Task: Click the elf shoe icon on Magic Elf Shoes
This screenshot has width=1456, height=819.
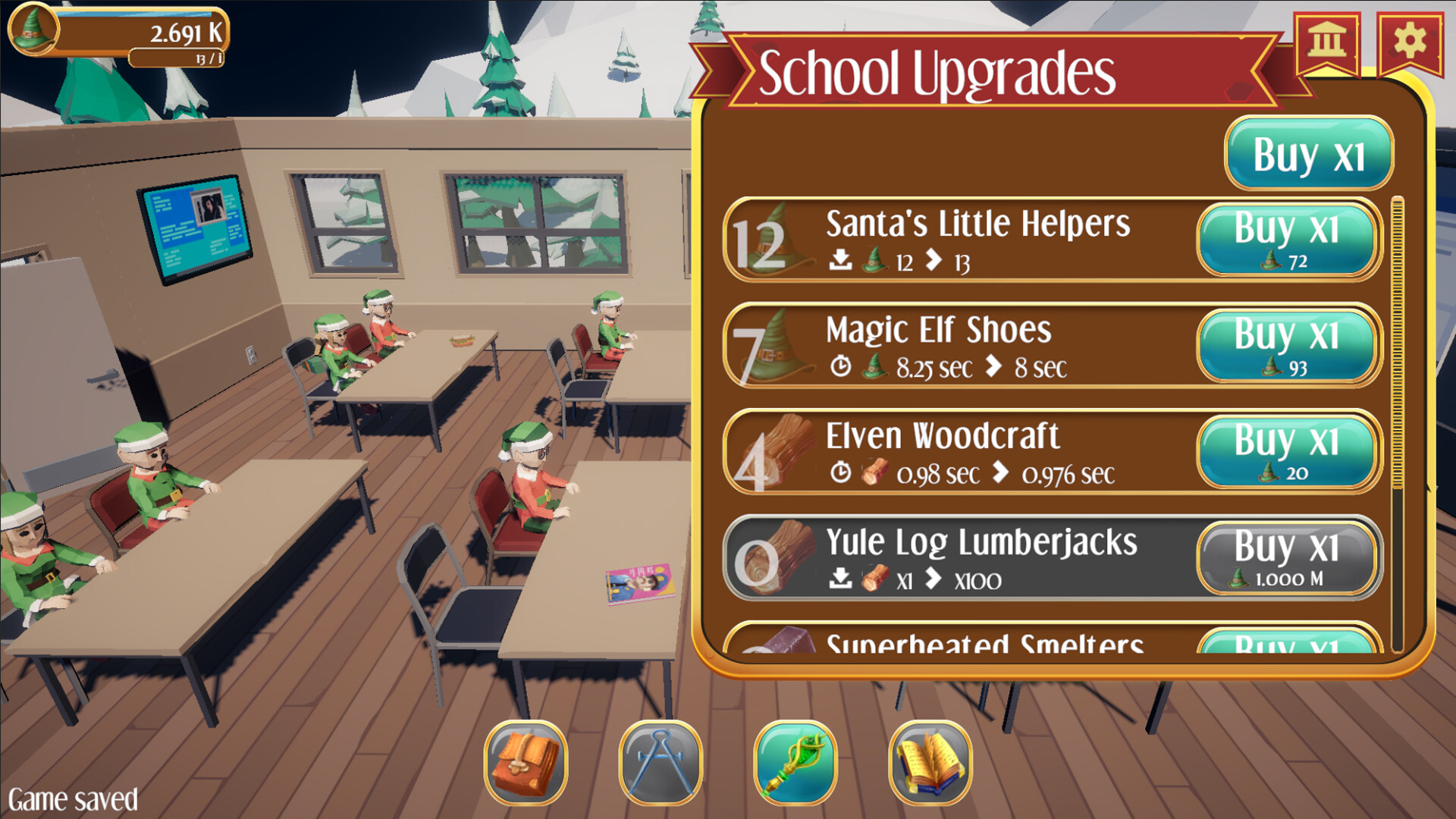Action: (x=783, y=350)
